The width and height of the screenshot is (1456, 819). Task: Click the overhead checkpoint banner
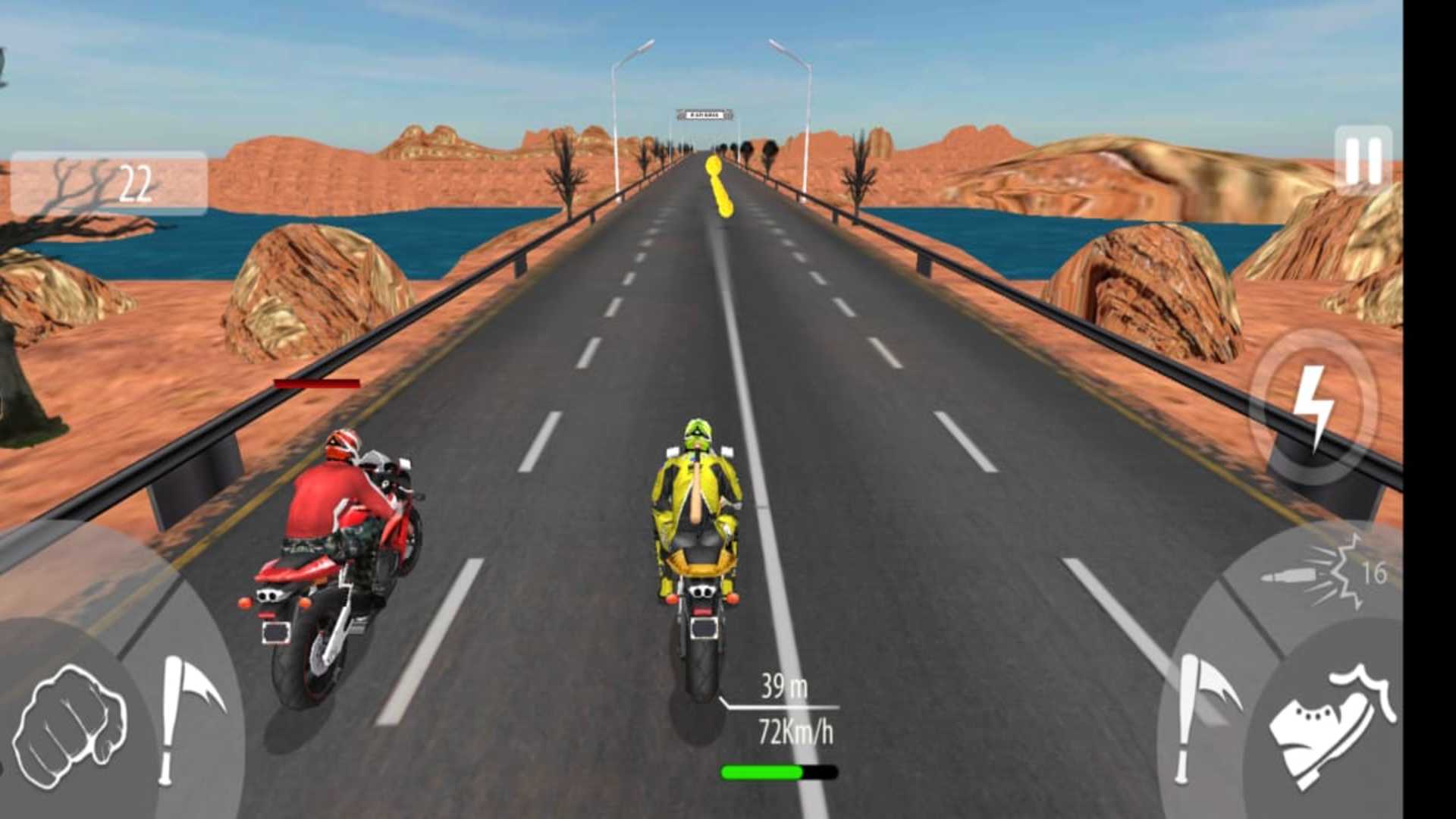704,115
